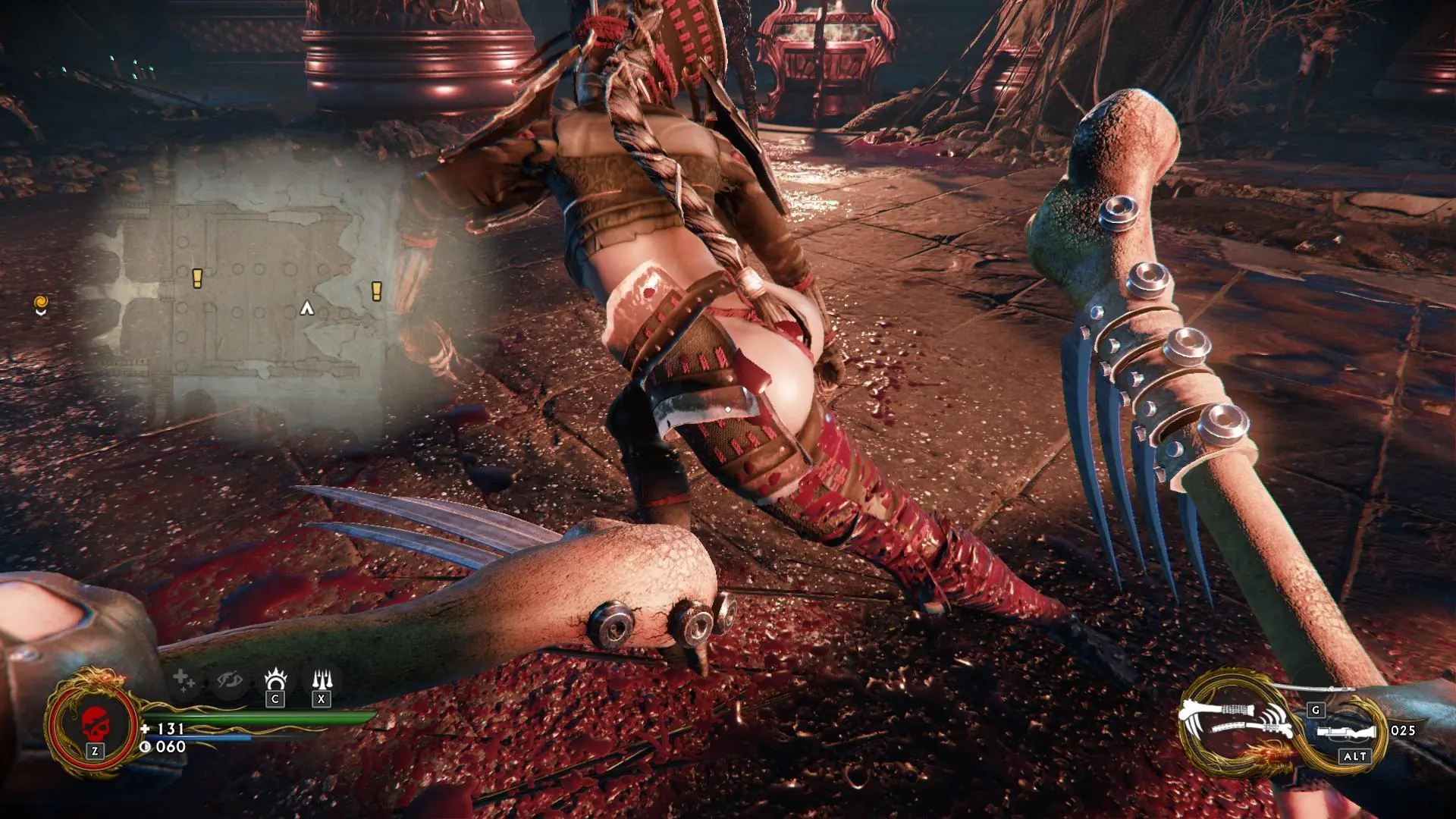Select the red skull fury portrait
Viewport: 1456px width, 819px height.
(x=93, y=721)
